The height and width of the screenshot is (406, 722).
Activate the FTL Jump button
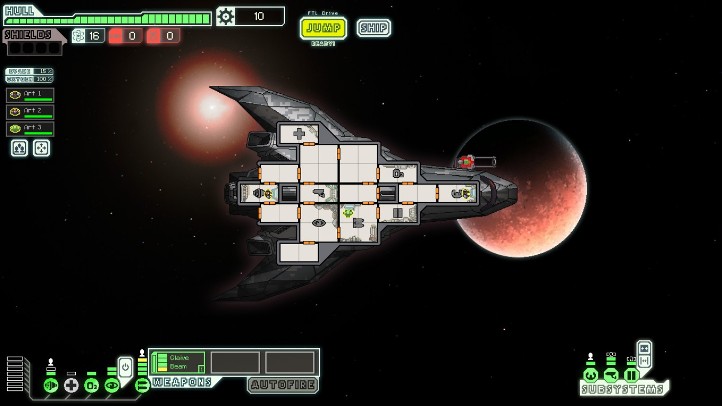(323, 28)
